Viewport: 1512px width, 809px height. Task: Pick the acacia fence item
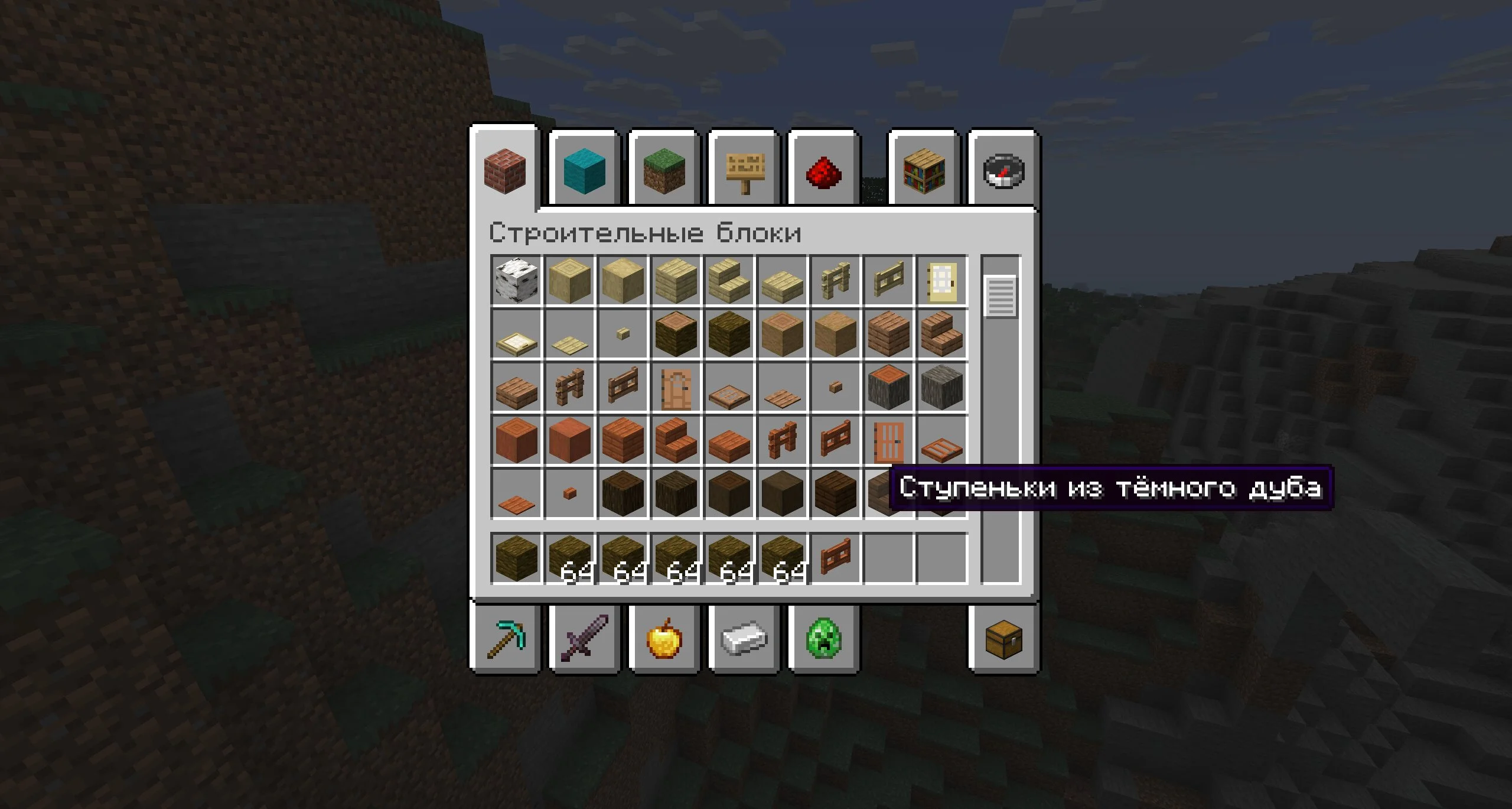(x=782, y=440)
